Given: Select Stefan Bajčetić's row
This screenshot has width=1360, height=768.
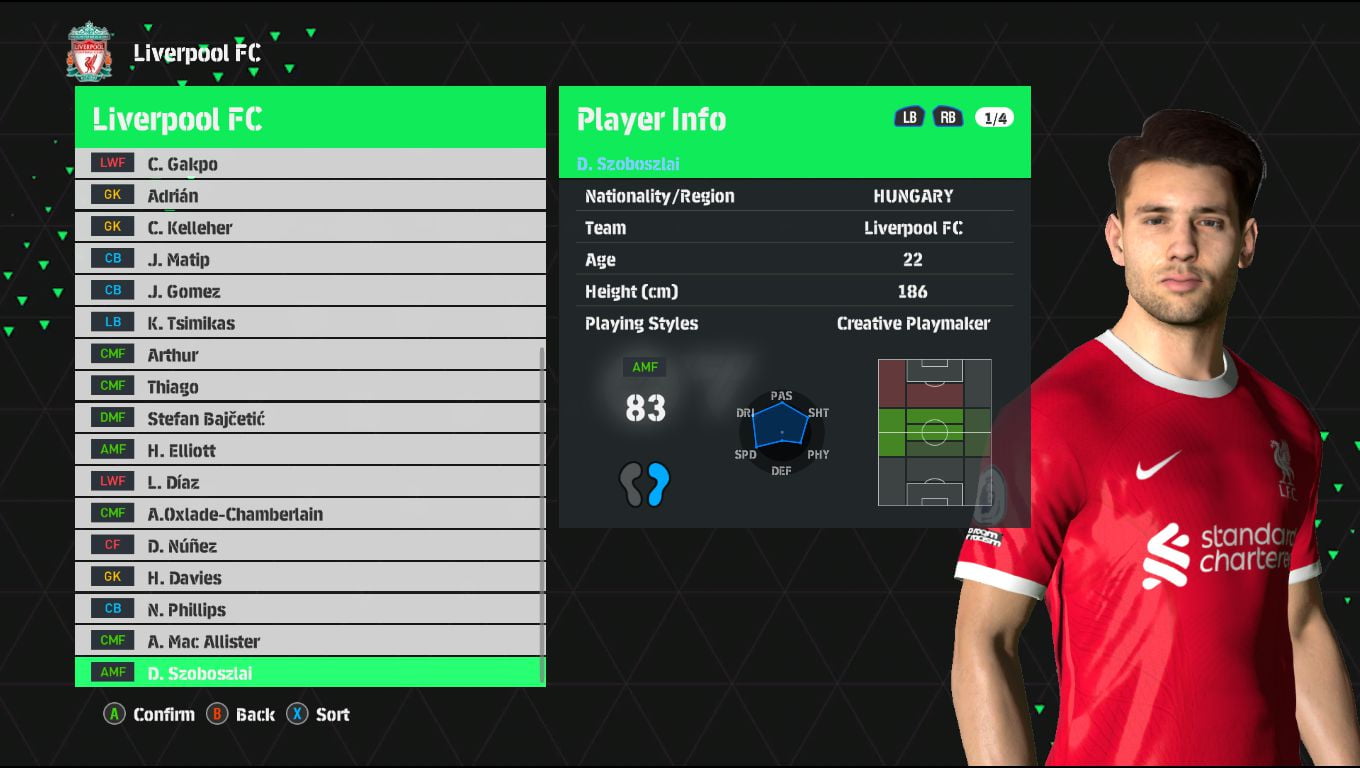Looking at the screenshot, I should pyautogui.click(x=310, y=419).
